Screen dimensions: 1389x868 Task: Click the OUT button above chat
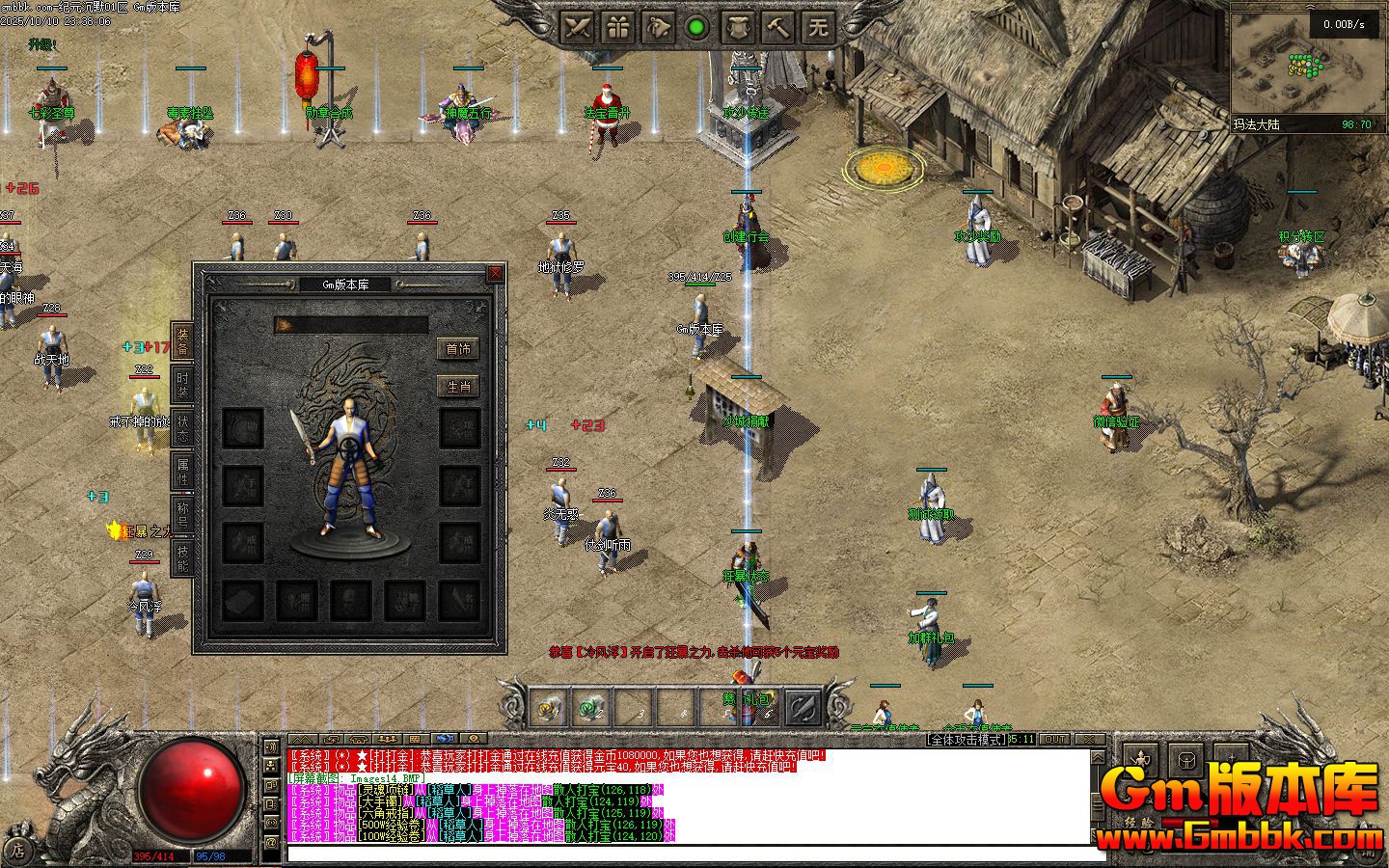(x=1054, y=740)
